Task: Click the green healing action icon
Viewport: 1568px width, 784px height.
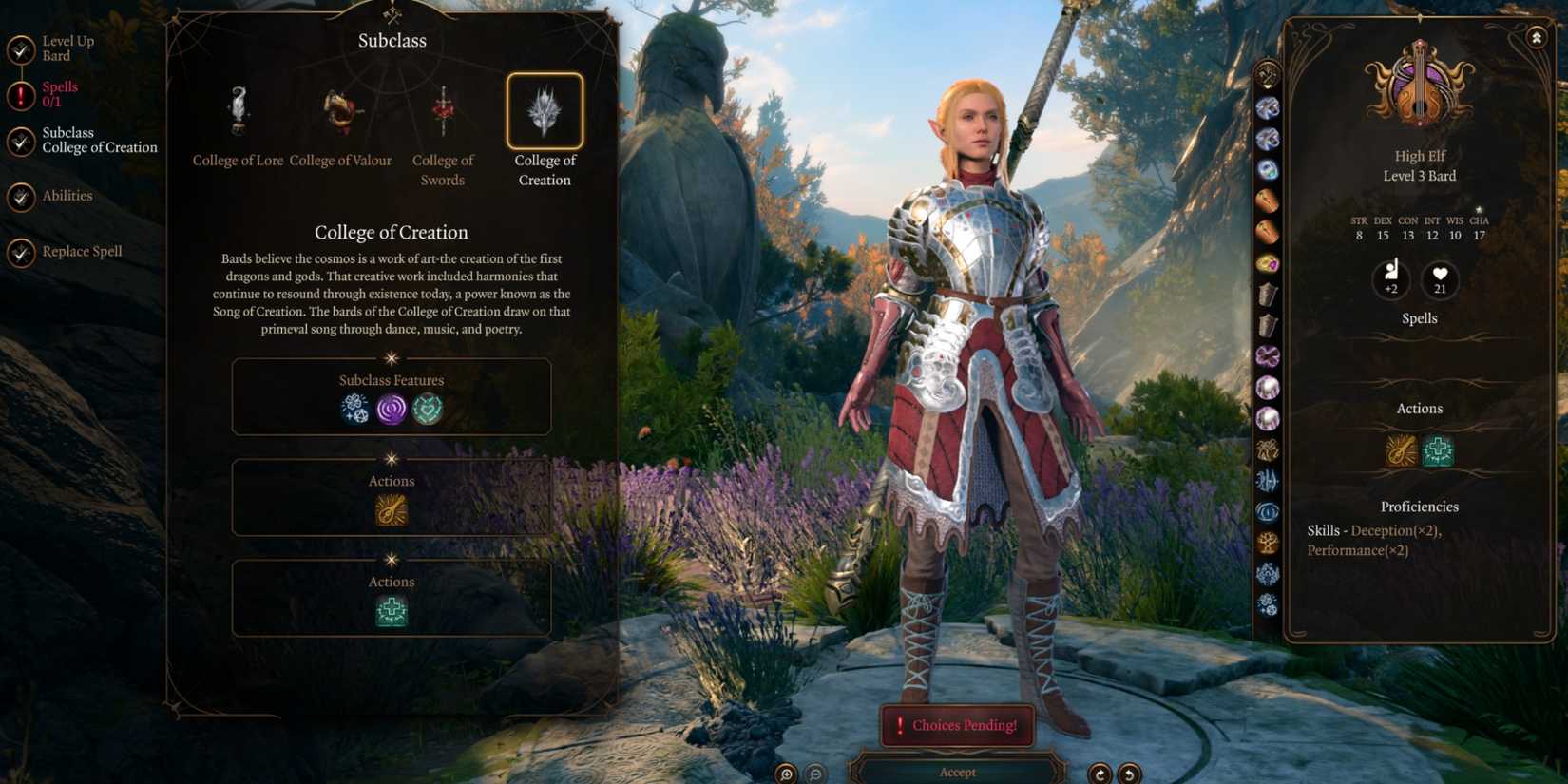Action: [x=391, y=611]
